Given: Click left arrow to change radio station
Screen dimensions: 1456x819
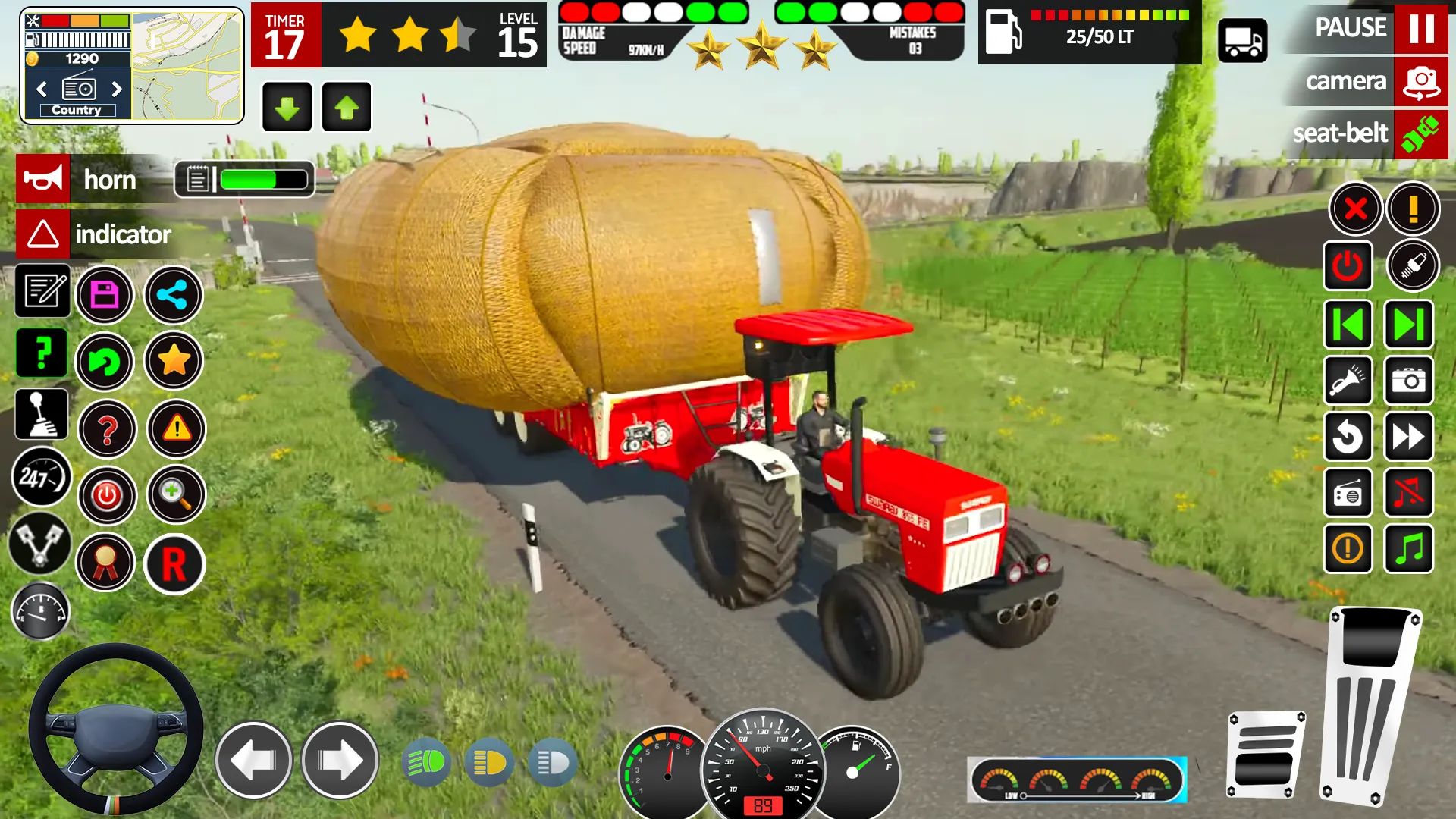Looking at the screenshot, I should (41, 89).
